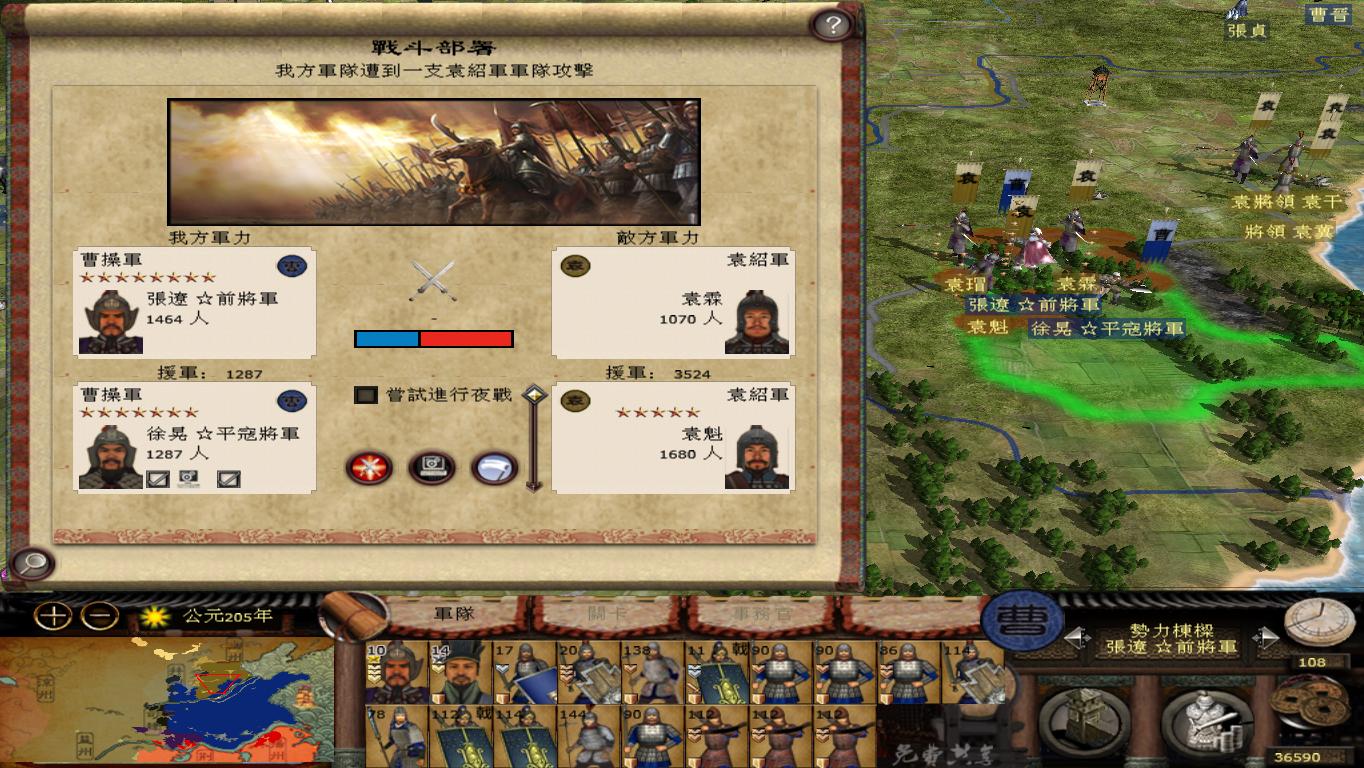Auto-resolve the battle using the camera icon
This screenshot has width=1364, height=768.
coord(429,468)
